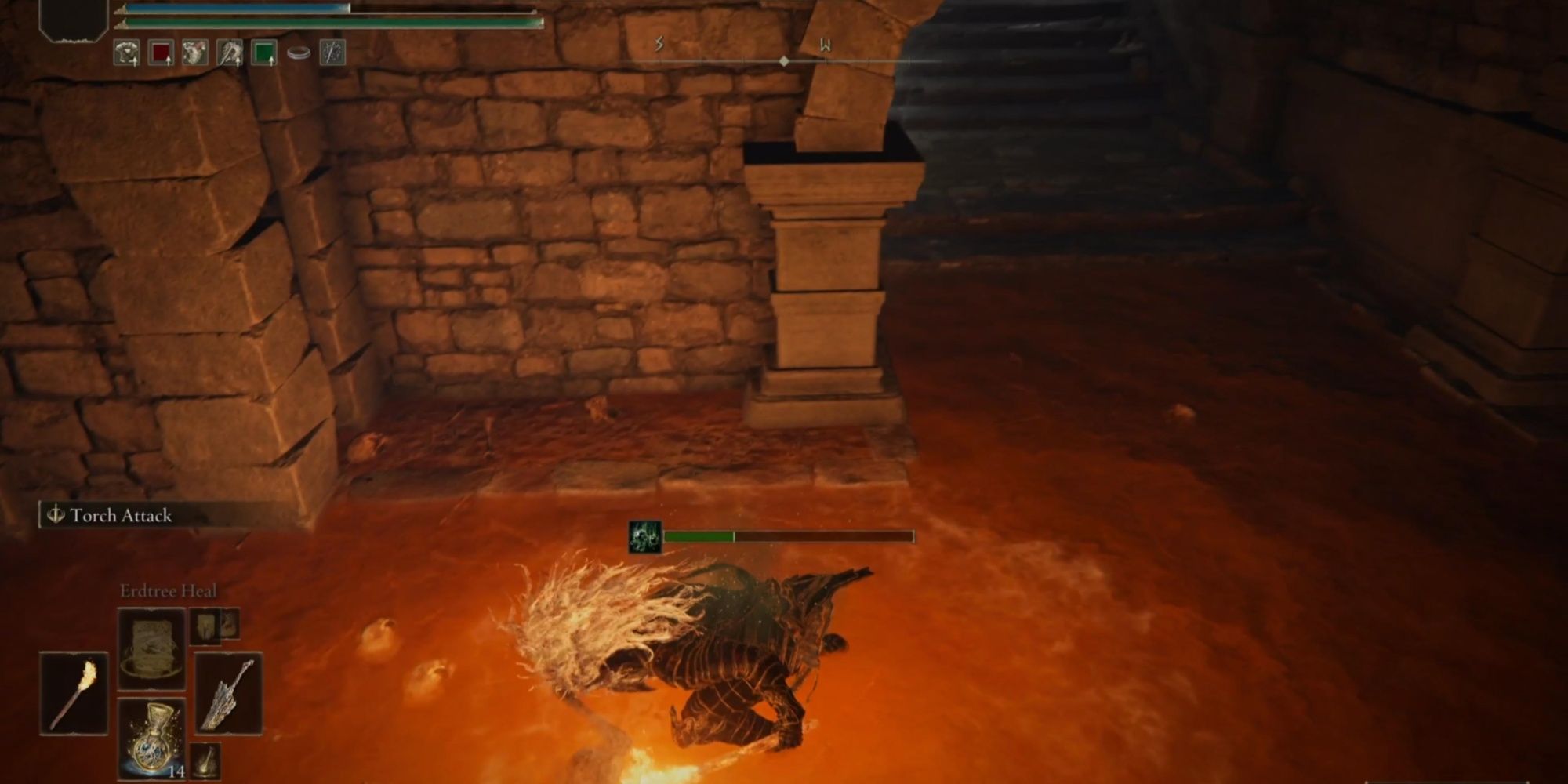
Task: Click the Erdtree Heal spell name text
Action: tap(169, 593)
